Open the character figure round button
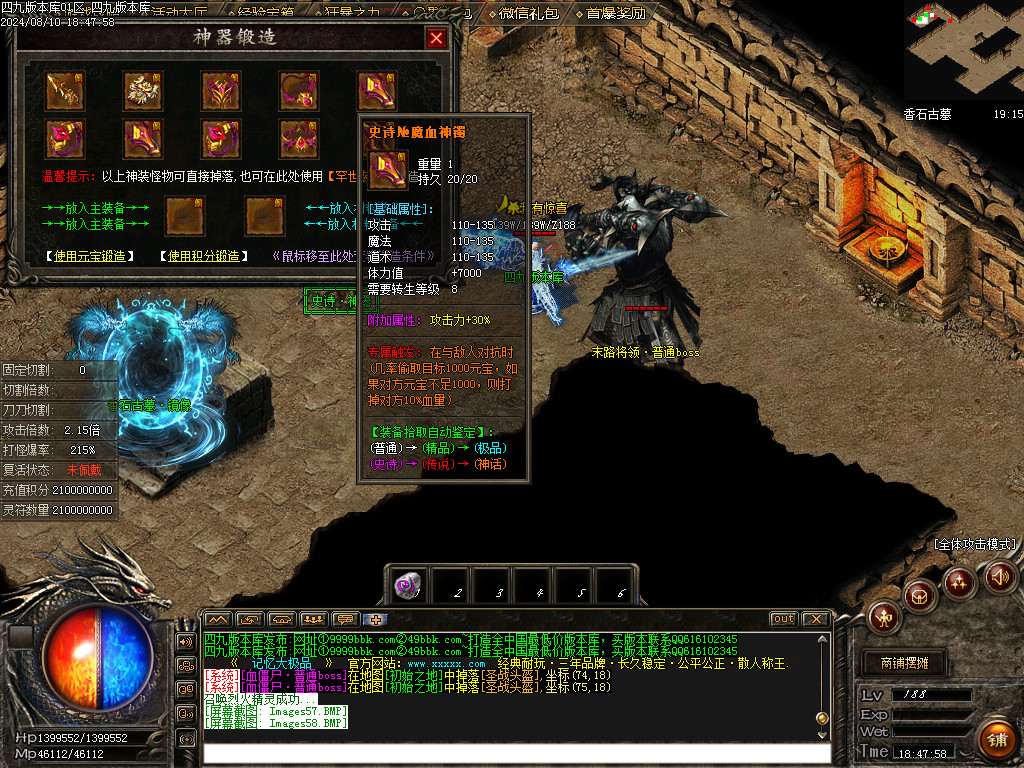Image resolution: width=1024 pixels, height=768 pixels. click(x=885, y=617)
